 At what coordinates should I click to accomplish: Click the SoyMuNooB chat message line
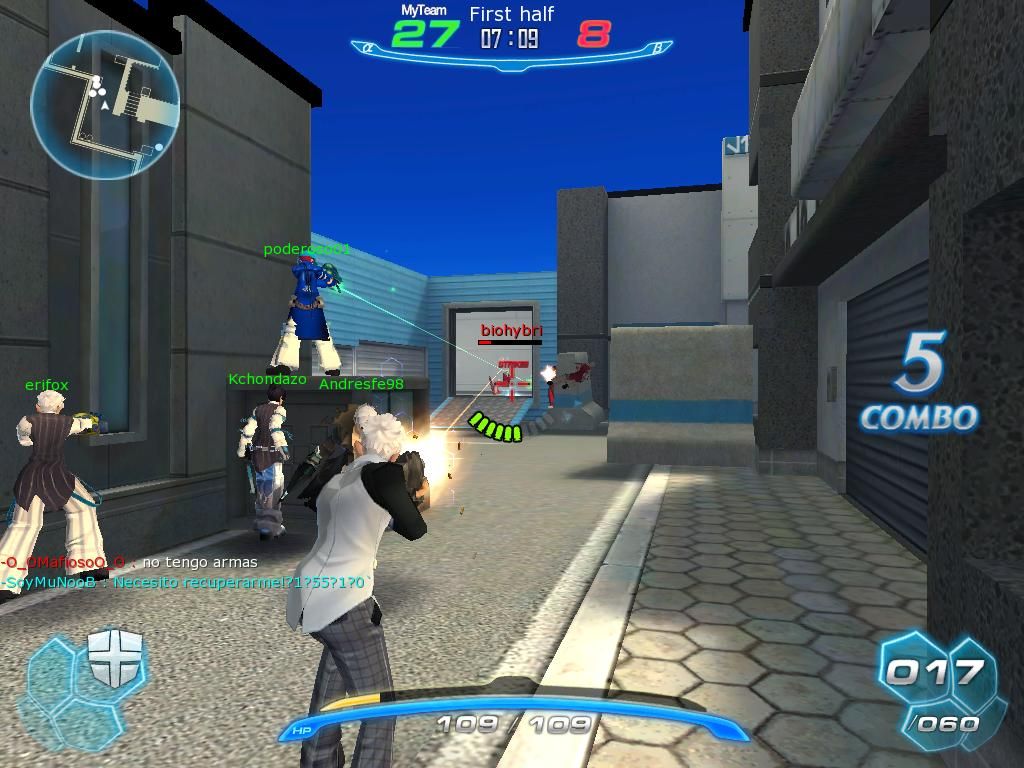(x=183, y=582)
